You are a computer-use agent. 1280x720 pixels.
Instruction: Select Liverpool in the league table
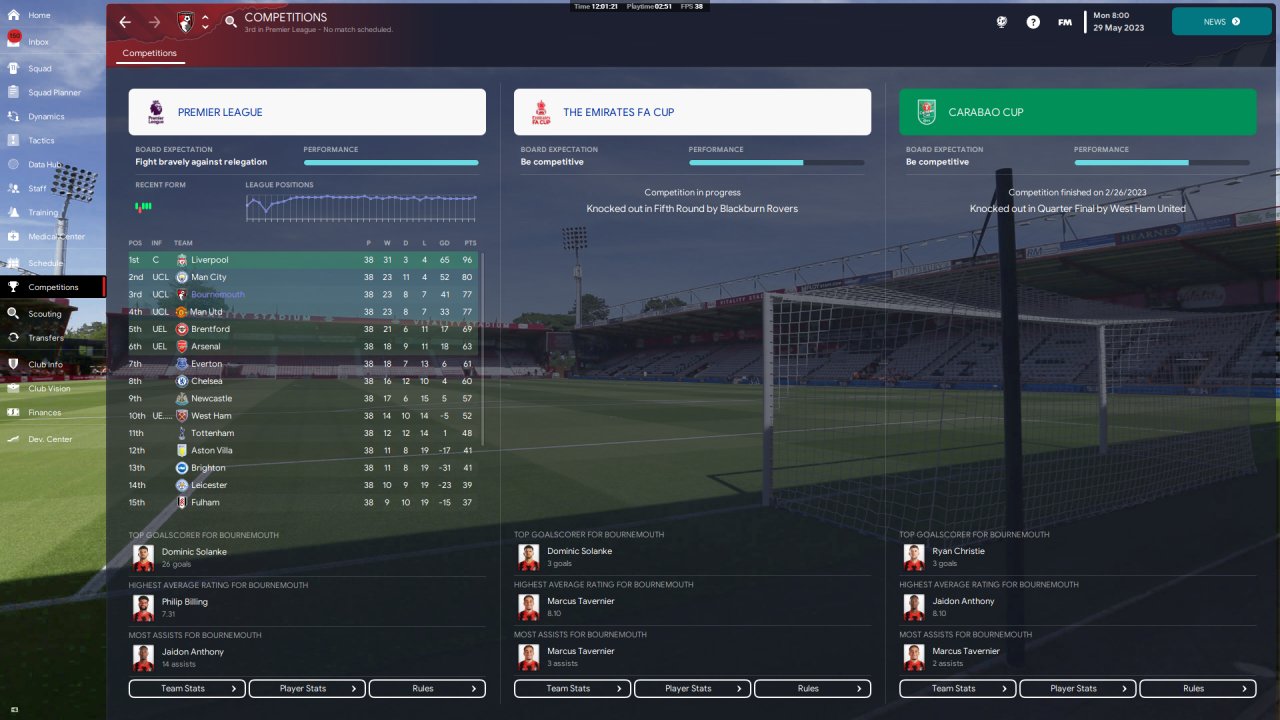(210, 260)
